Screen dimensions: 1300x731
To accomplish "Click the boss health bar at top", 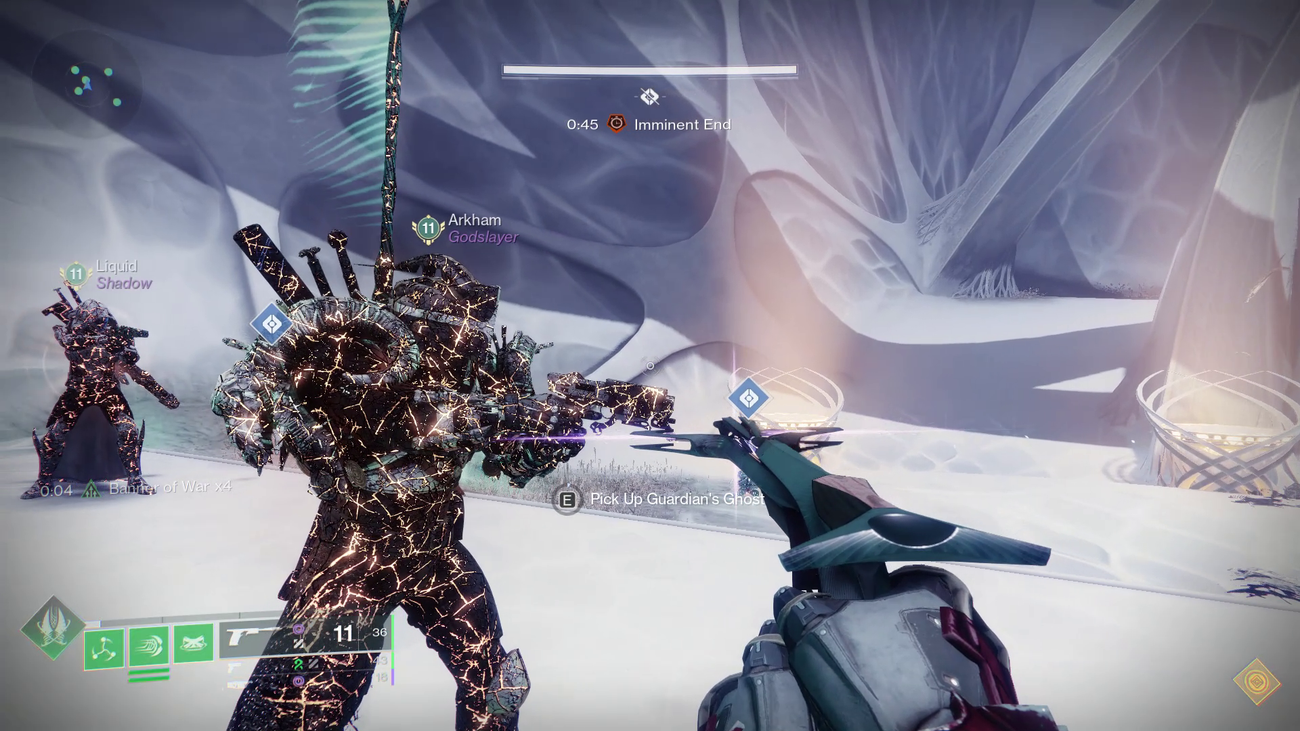I will pos(648,69).
